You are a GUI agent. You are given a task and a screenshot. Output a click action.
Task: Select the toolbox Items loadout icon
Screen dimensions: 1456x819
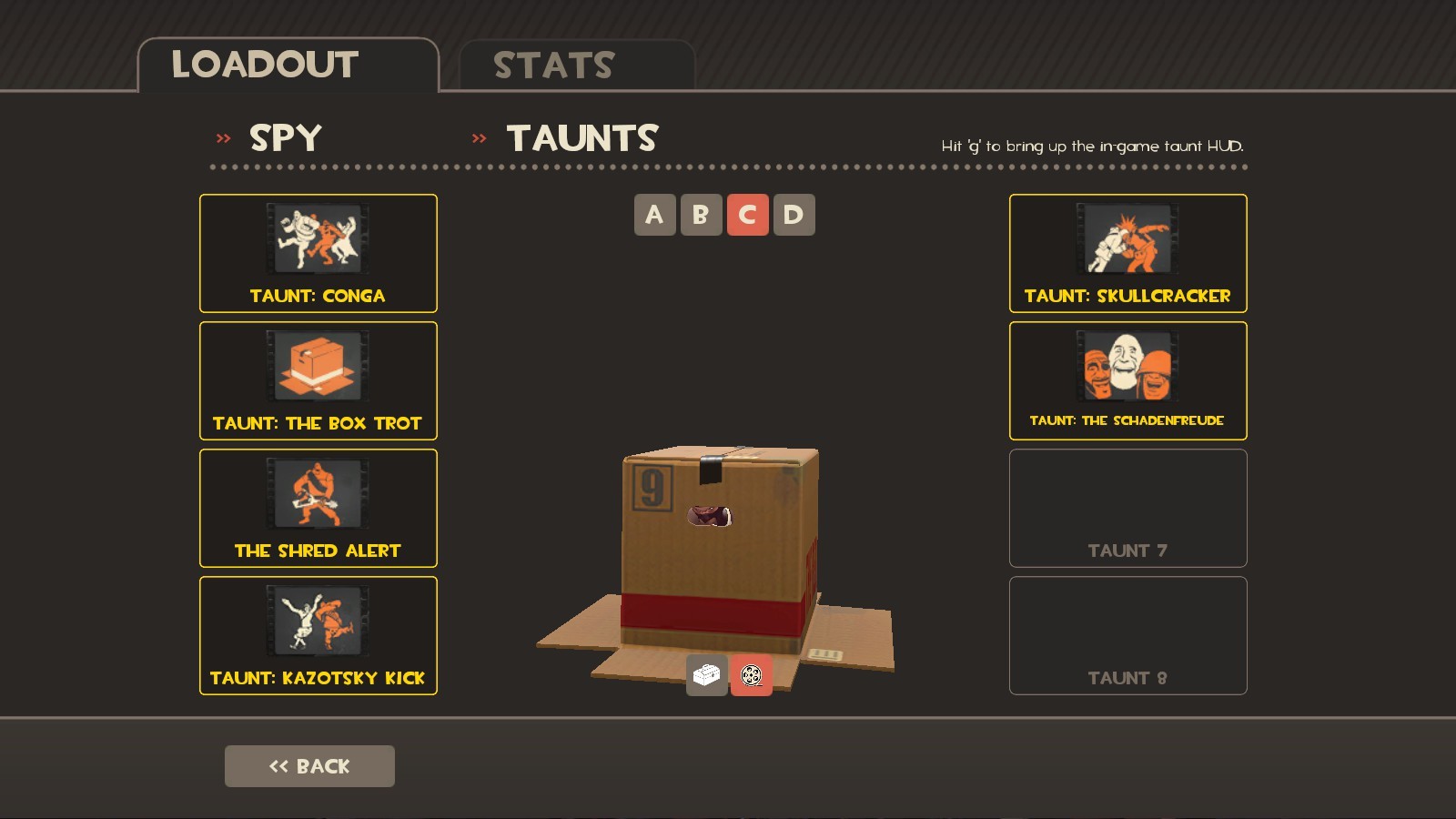(x=705, y=675)
